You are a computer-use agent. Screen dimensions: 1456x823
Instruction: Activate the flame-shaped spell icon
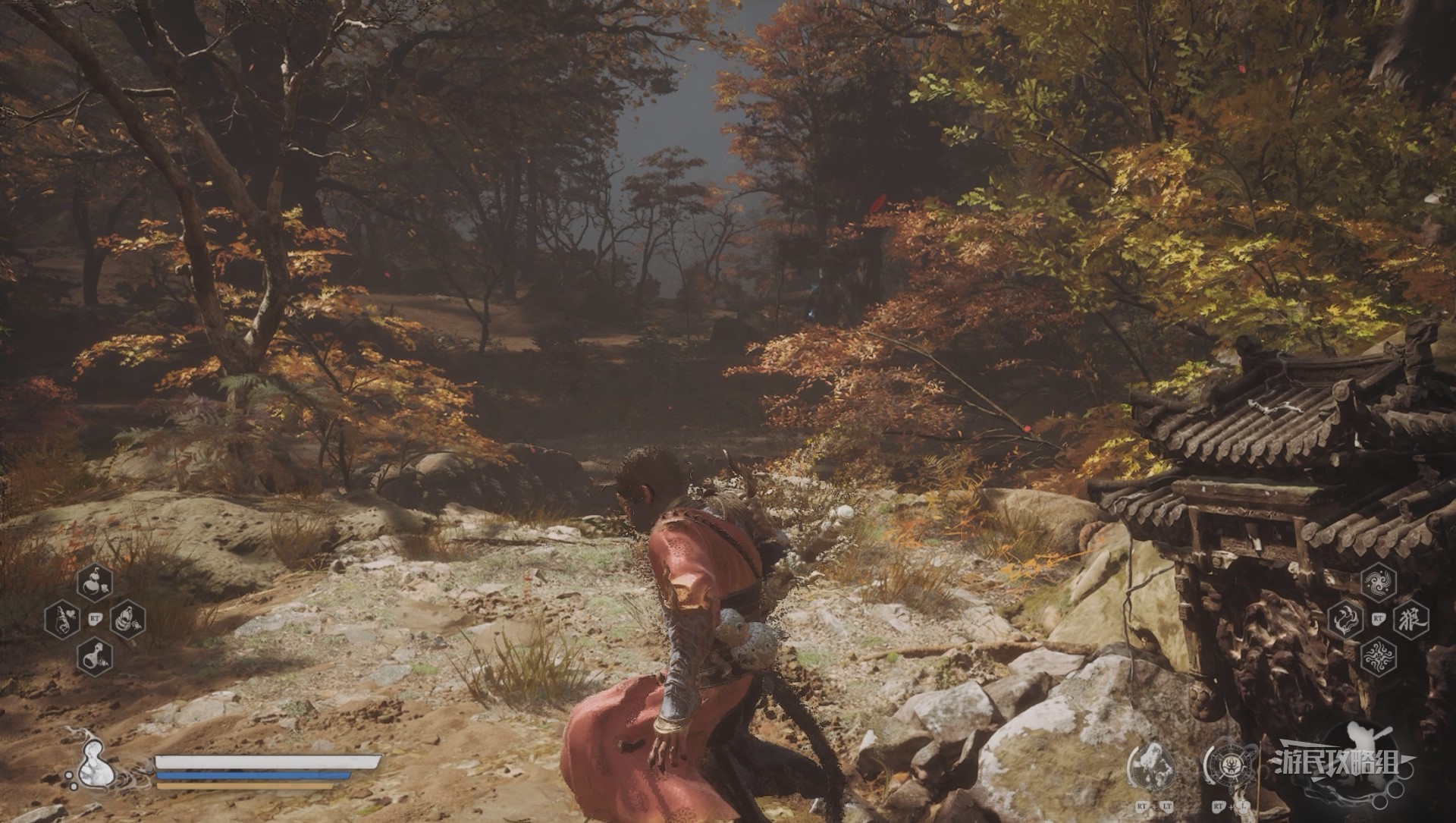pos(1345,620)
